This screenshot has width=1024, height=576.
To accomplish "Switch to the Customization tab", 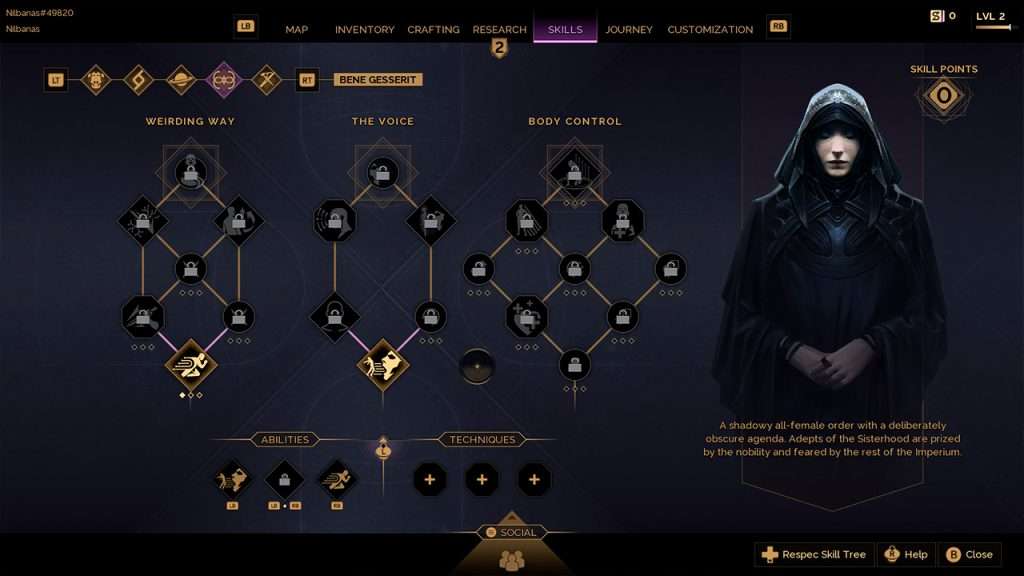I will 710,29.
